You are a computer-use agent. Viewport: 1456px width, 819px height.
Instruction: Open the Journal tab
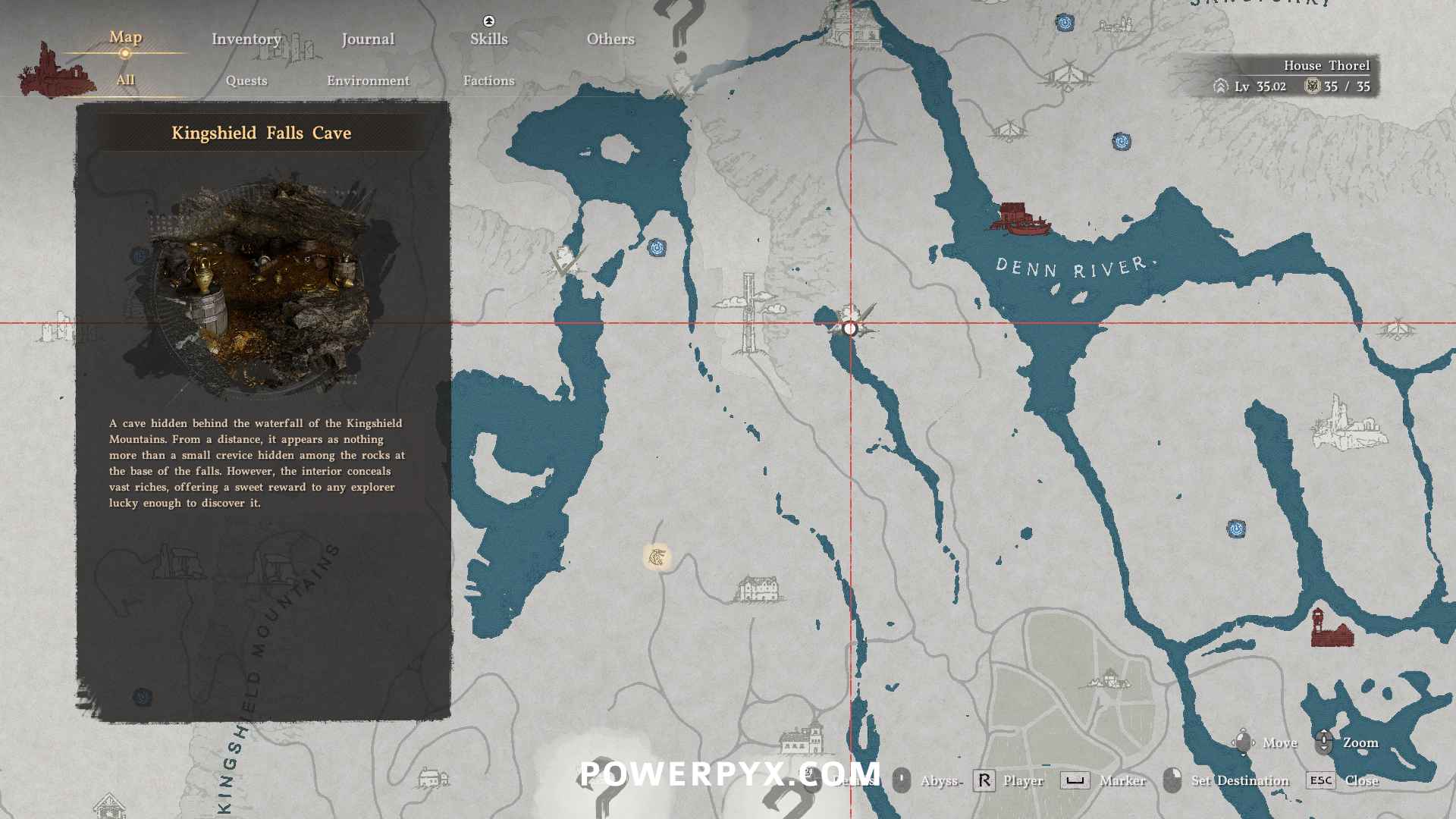tap(368, 39)
